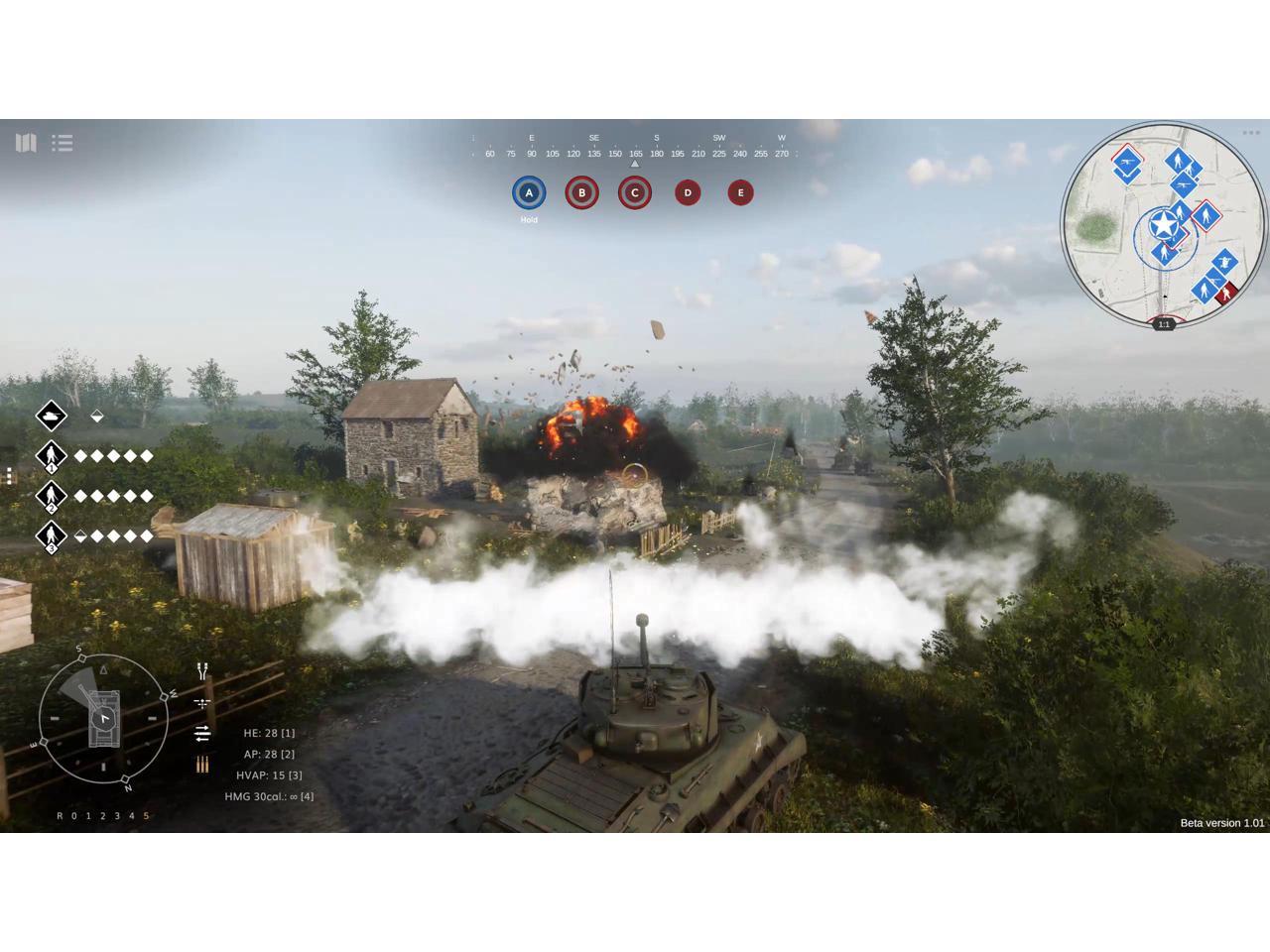Select infantry squad 2 icon
This screenshot has height=952, width=1270.
coord(52,496)
